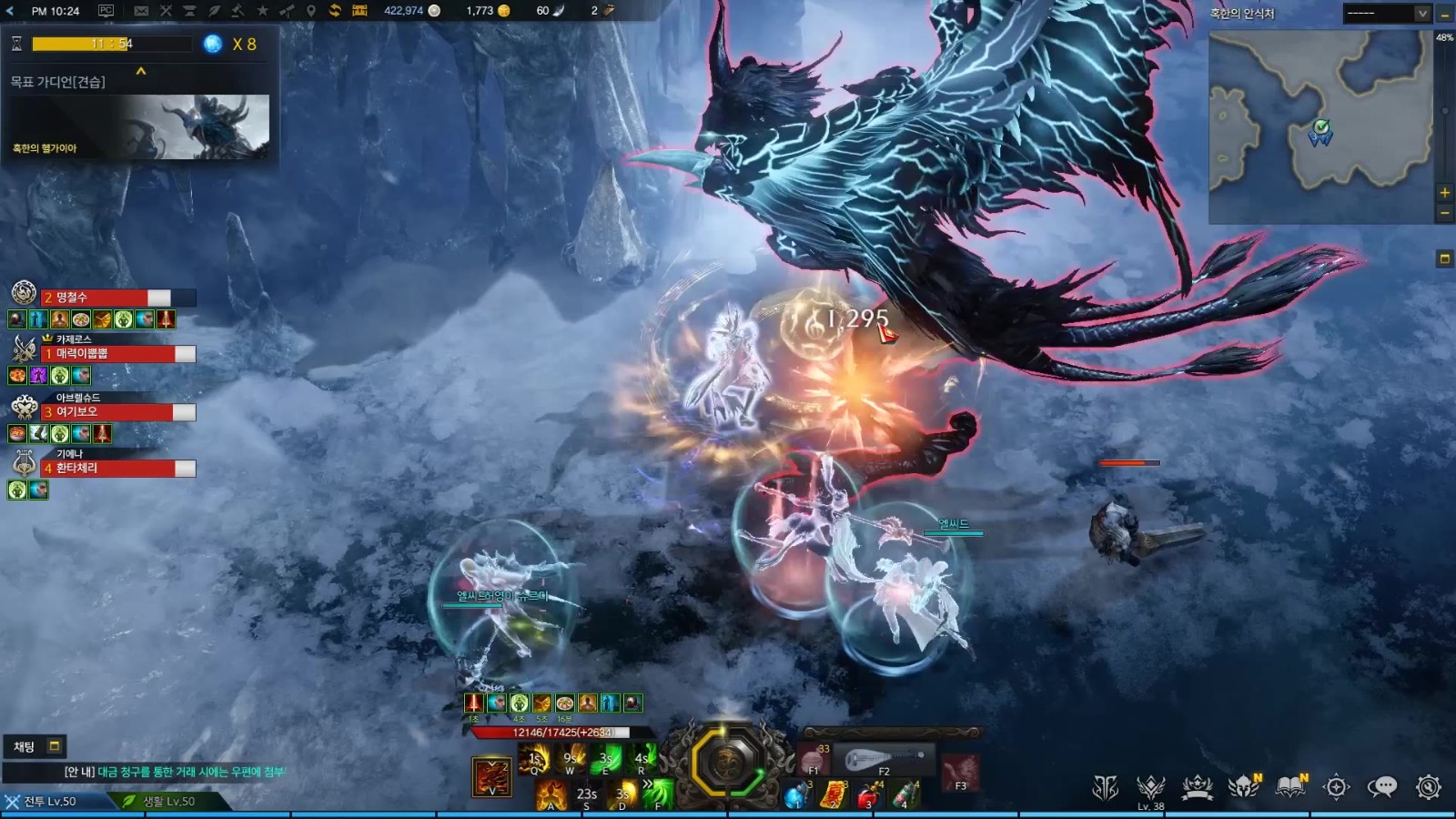This screenshot has height=819, width=1456.
Task: Select party member 환타체리 frame
Action: pyautogui.click(x=118, y=469)
